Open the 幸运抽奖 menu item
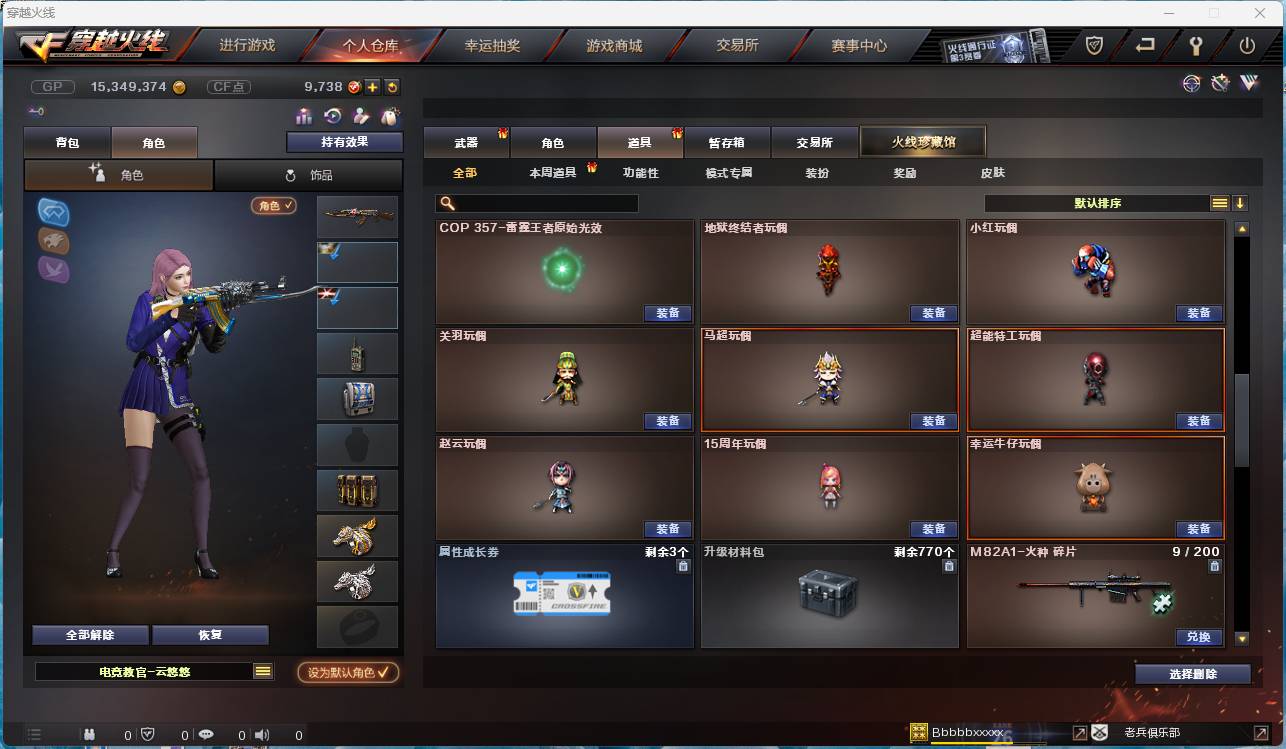Image resolution: width=1286 pixels, height=749 pixels. [493, 45]
